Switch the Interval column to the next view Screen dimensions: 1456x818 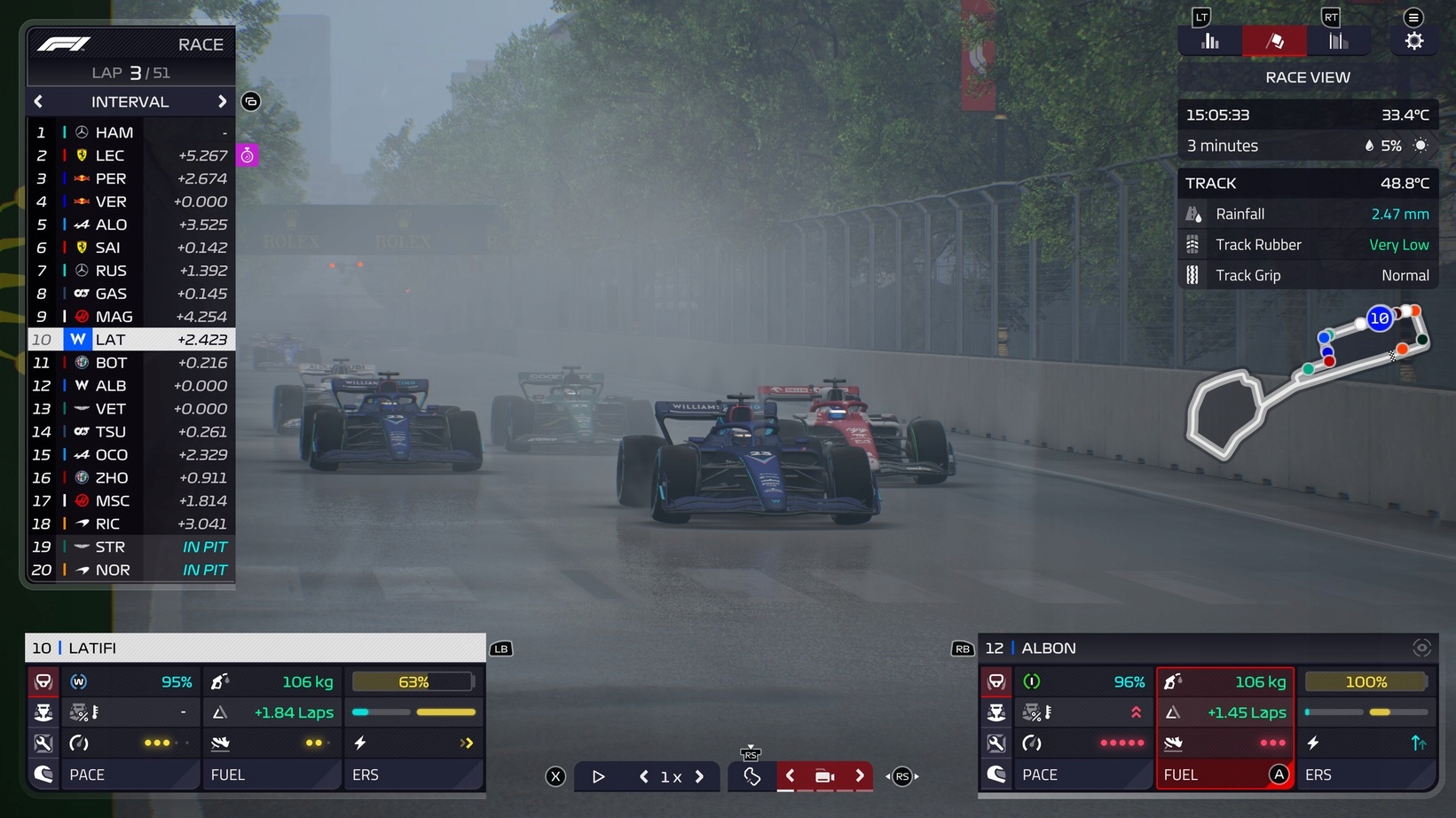coord(222,102)
